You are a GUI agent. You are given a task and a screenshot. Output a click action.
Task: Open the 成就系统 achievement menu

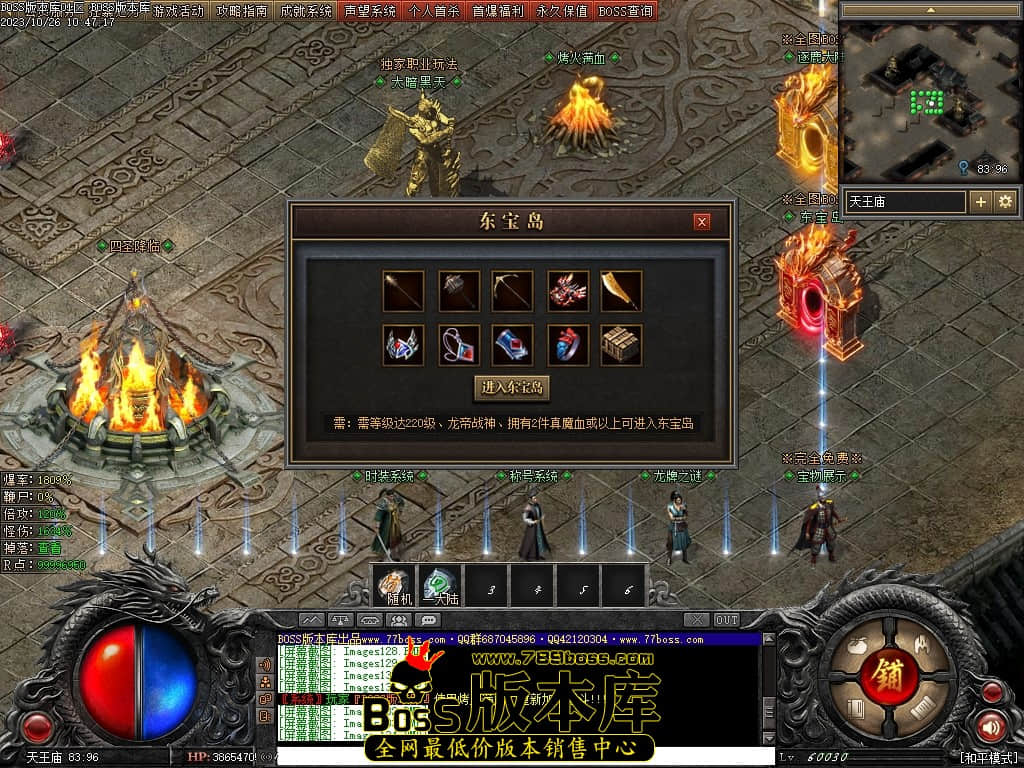click(306, 11)
